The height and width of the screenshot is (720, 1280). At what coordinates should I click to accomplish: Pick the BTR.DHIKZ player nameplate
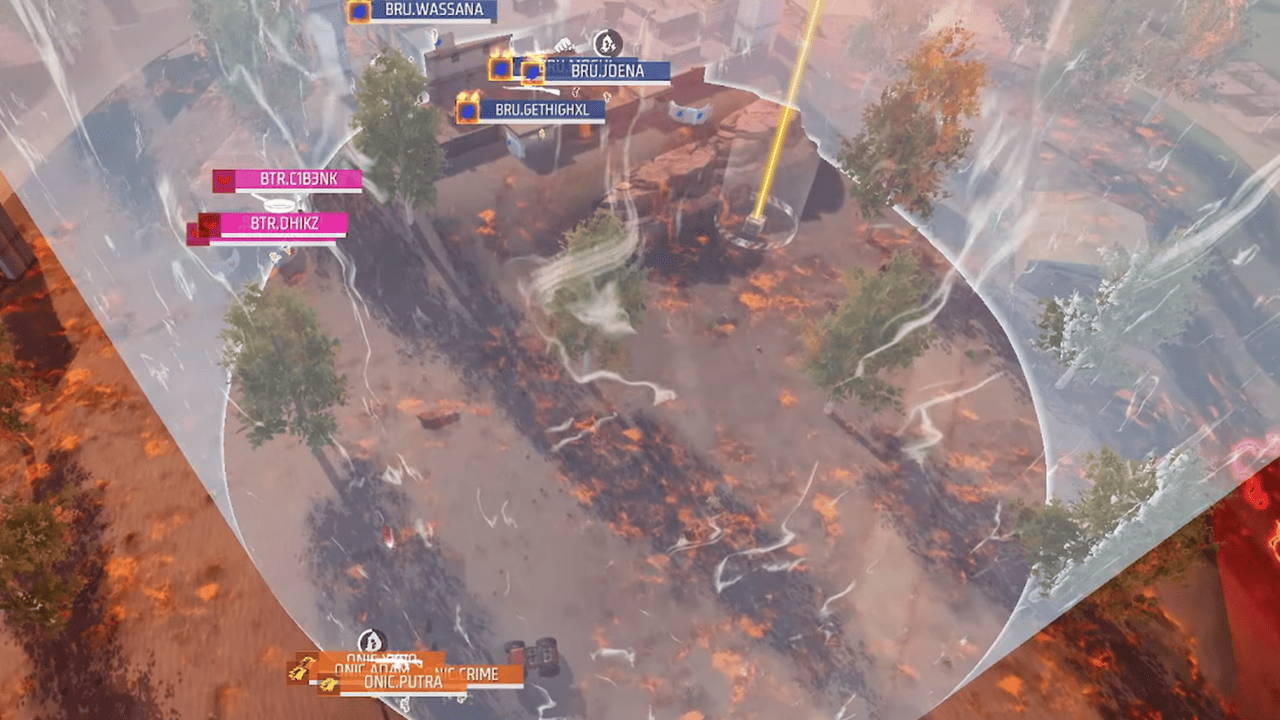point(283,223)
